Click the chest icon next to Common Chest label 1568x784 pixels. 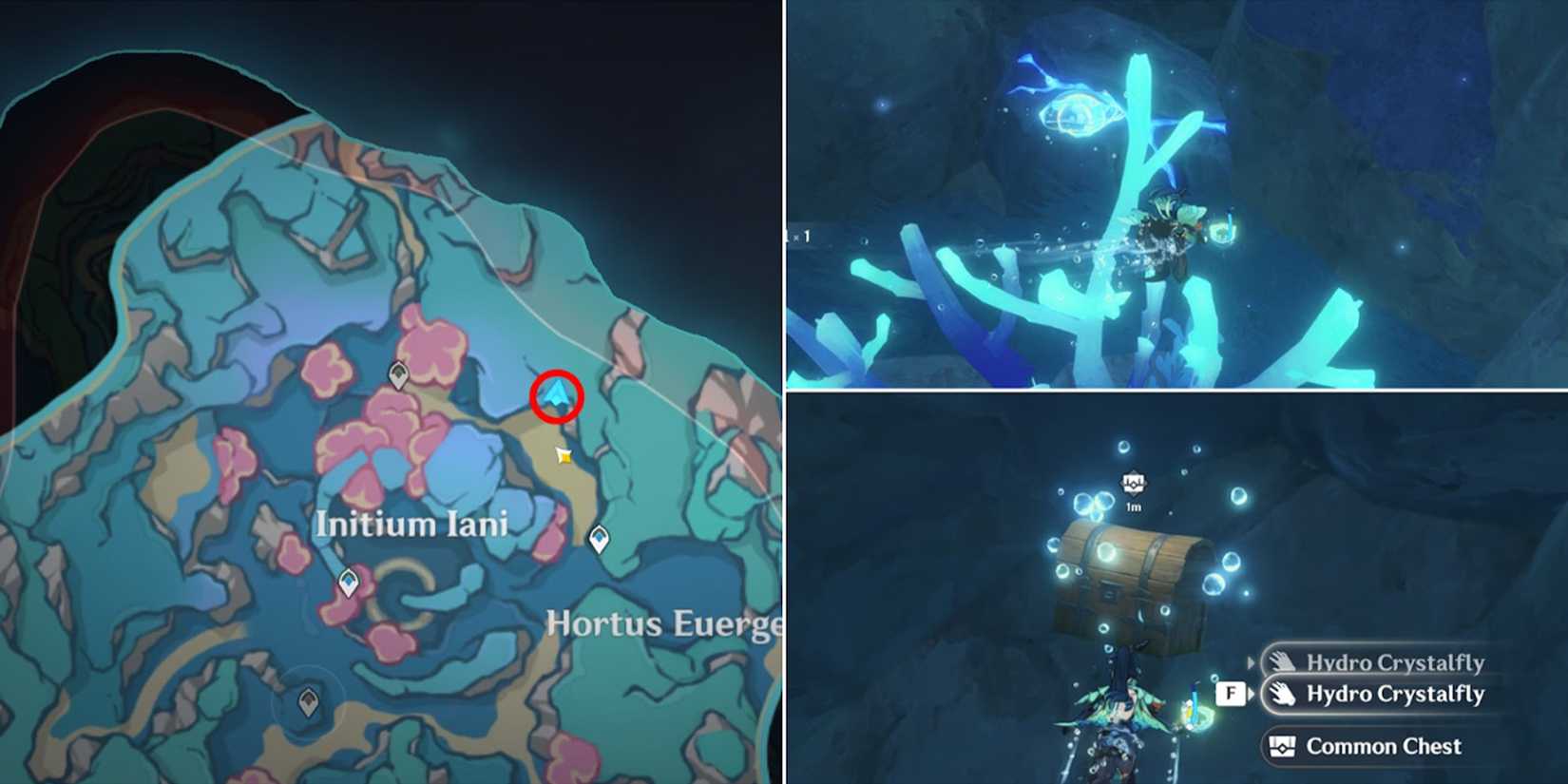(1282, 746)
